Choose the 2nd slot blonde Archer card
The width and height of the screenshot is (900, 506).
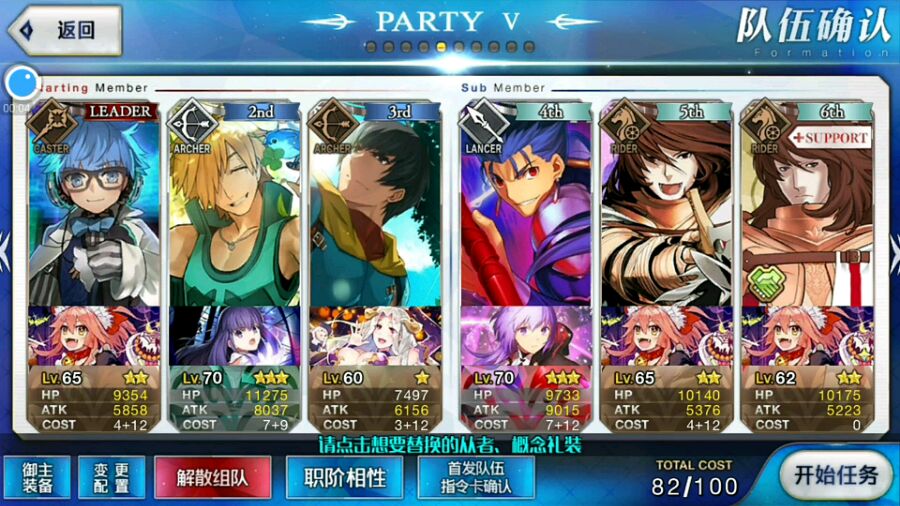234,210
